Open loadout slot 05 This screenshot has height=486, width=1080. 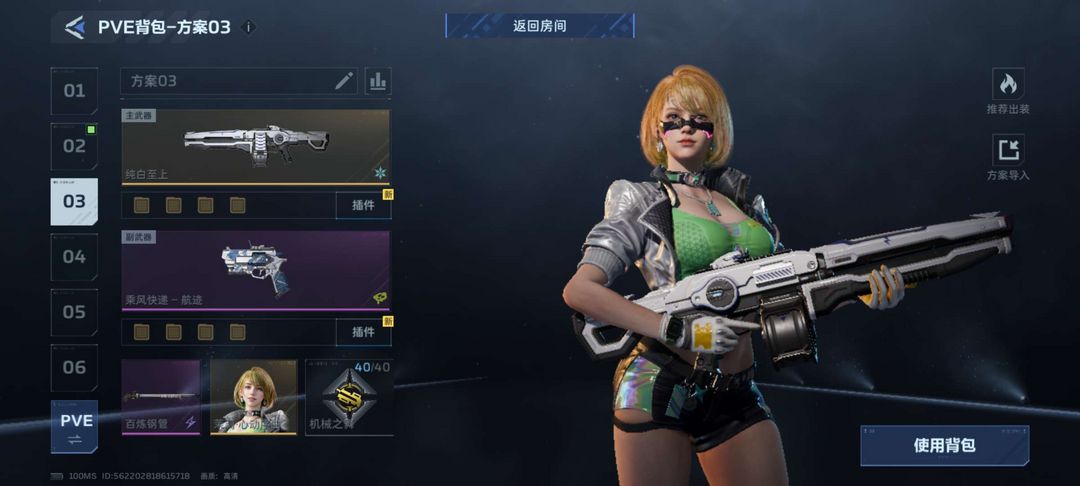click(x=75, y=312)
